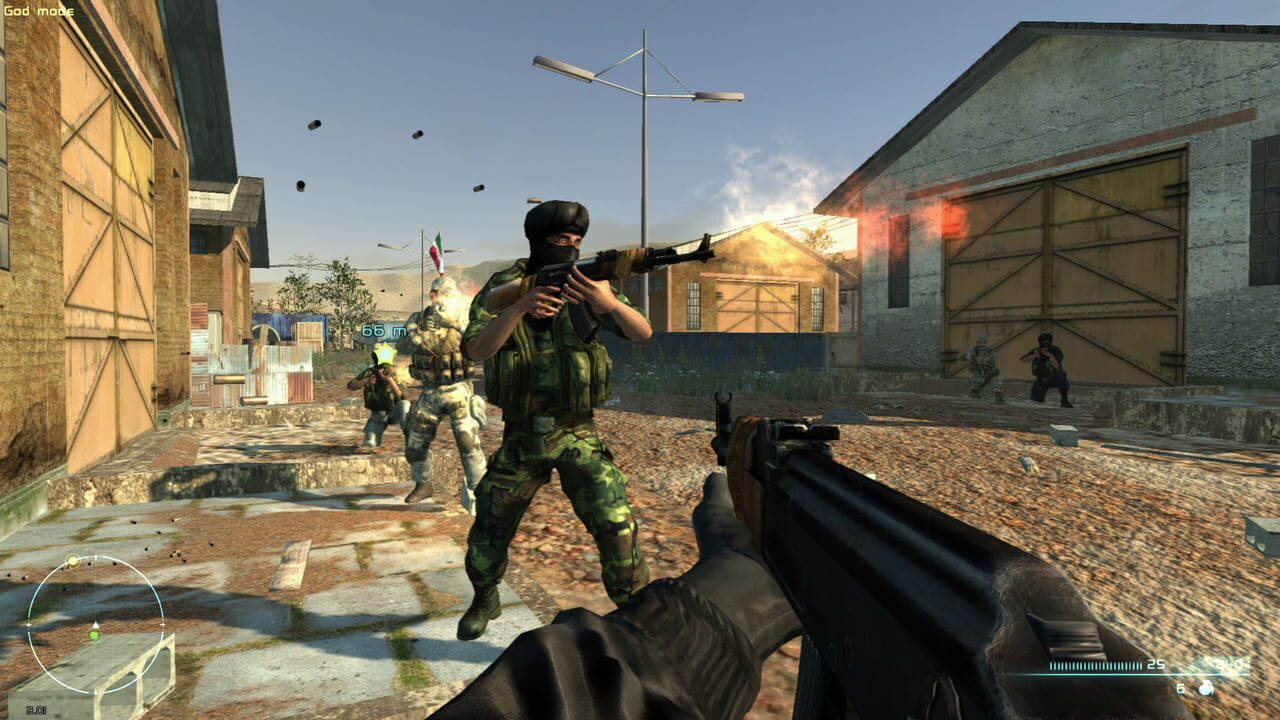Click the bottom arrow marker on the radar circle
This screenshot has width=1280, height=720.
[95, 691]
